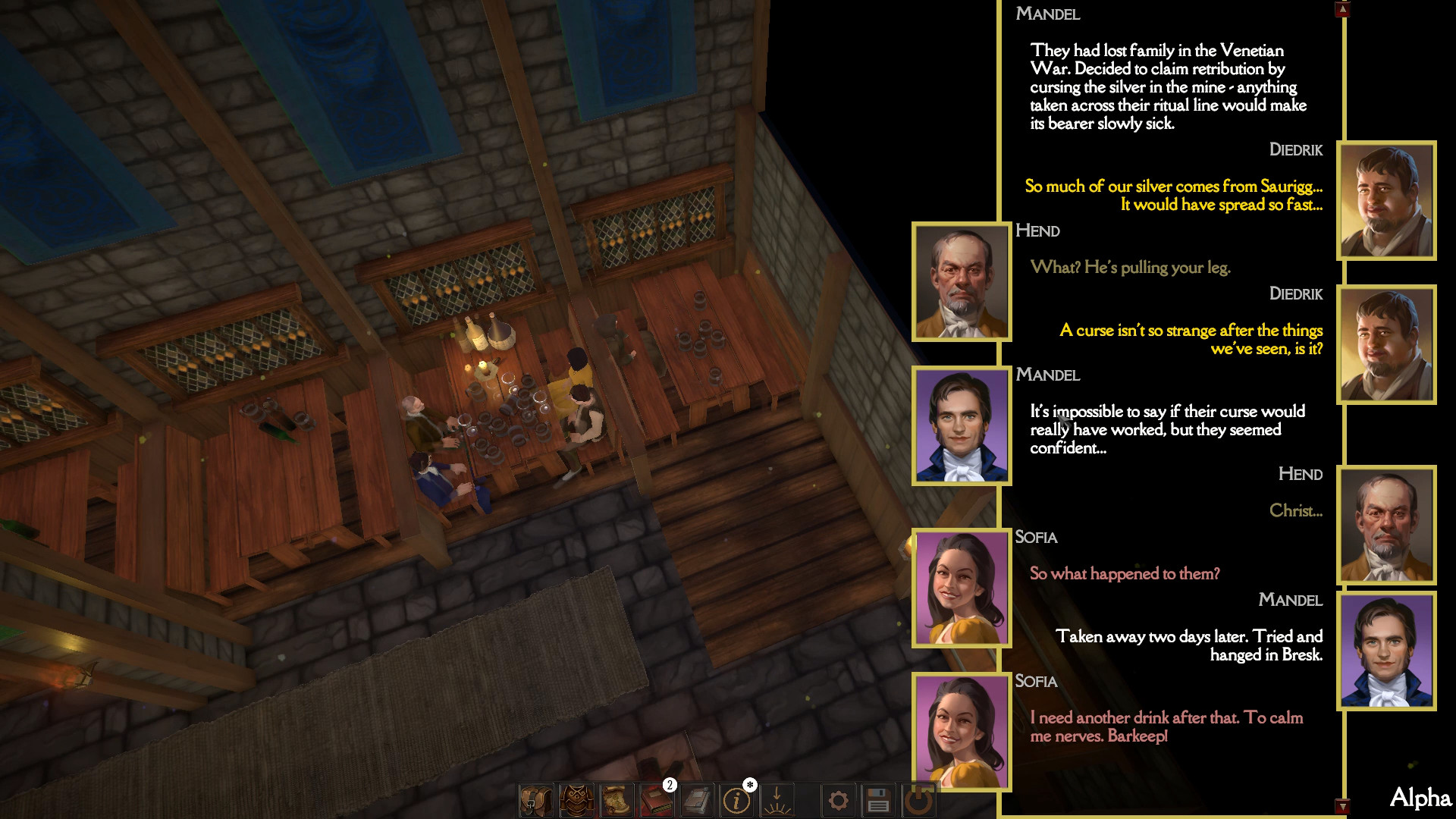Save the game with floppy disk icon
This screenshot has width=1456, height=819.
(x=878, y=801)
